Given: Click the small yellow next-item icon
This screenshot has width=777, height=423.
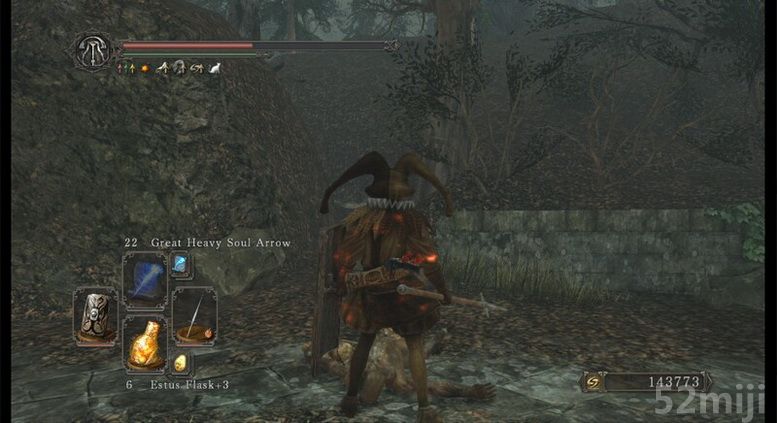Looking at the screenshot, I should point(181,362).
